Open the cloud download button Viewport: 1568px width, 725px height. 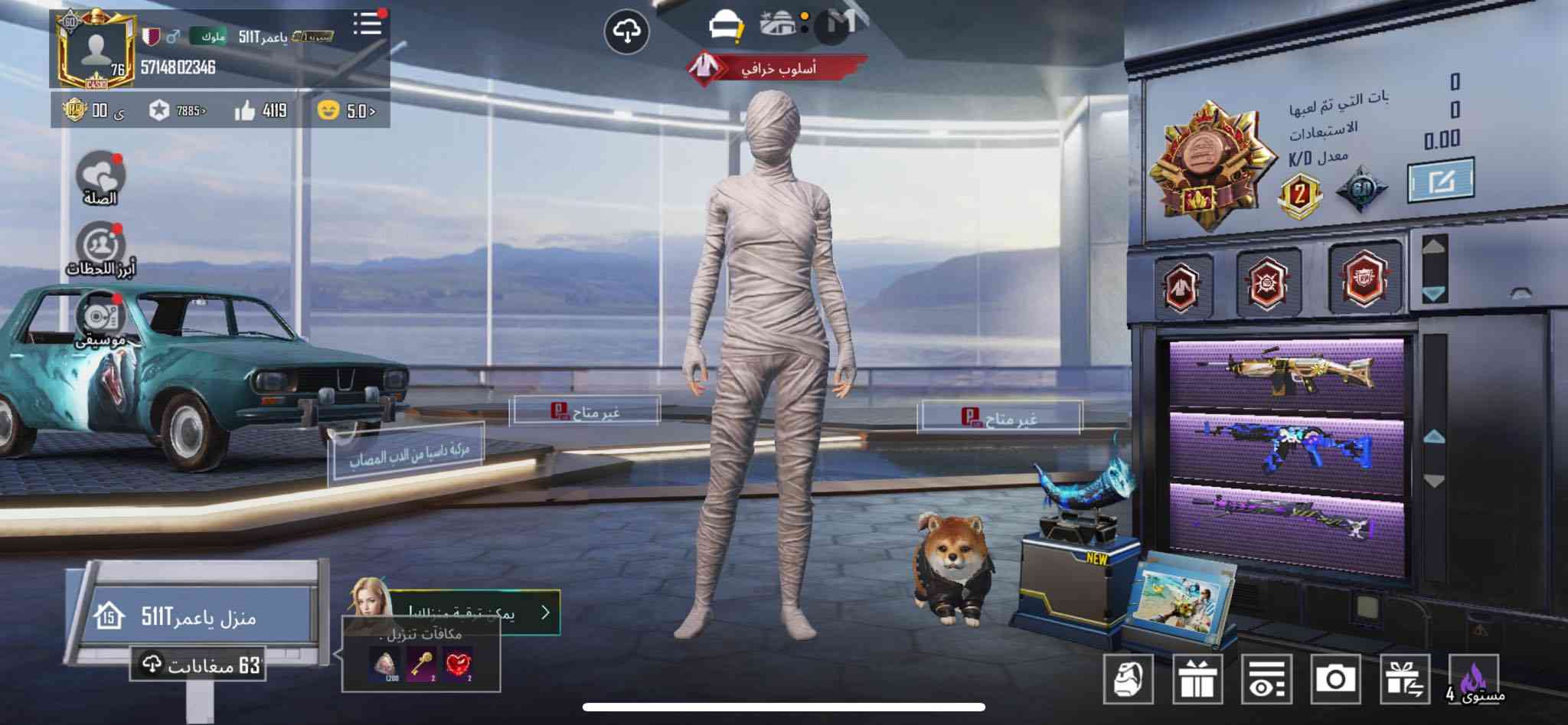626,31
